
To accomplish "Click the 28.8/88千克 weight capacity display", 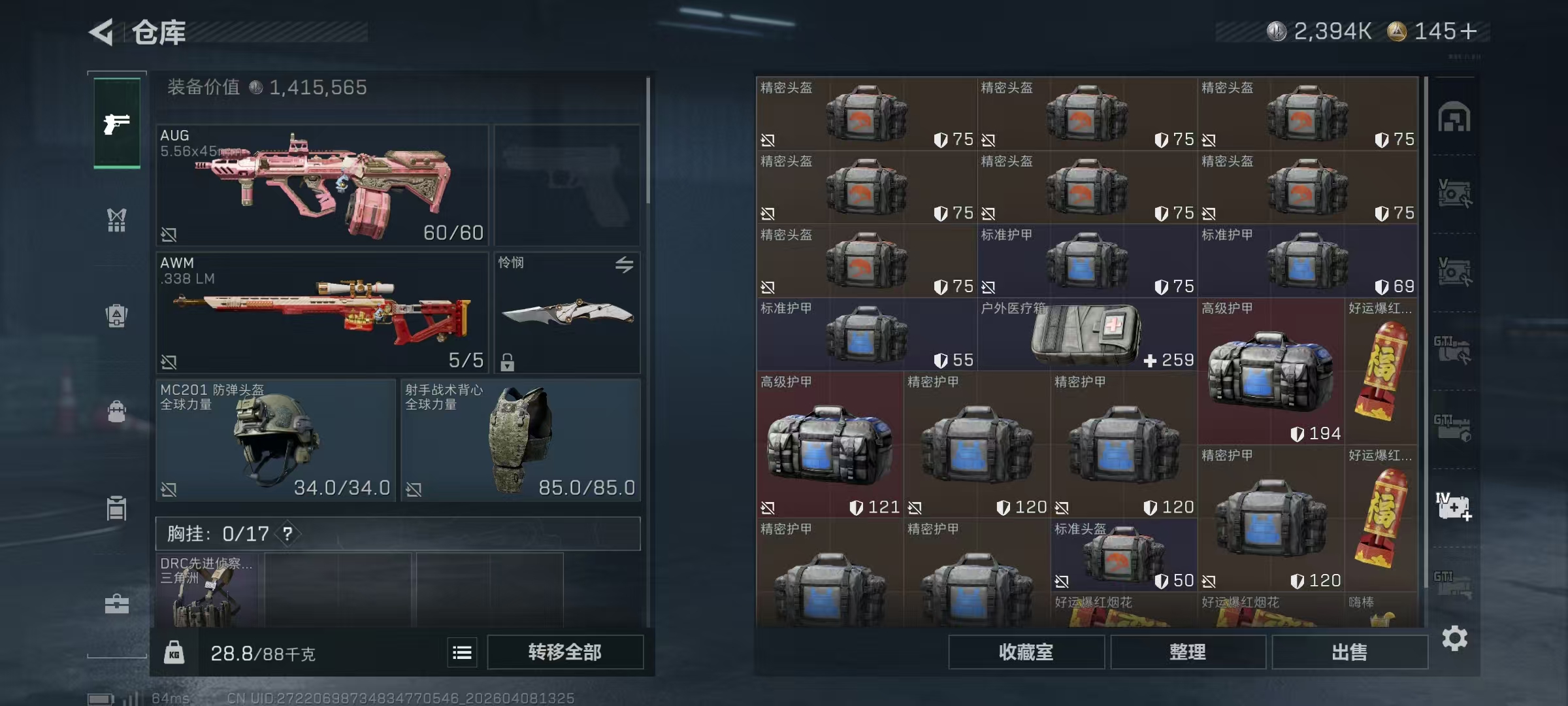I will [x=261, y=652].
